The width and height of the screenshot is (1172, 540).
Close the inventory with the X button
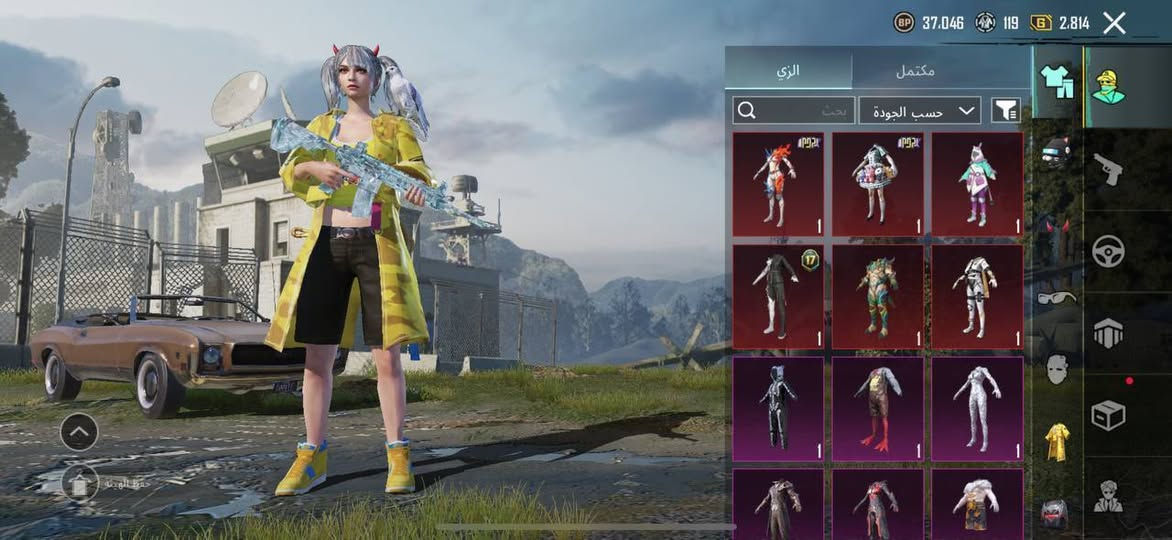(1114, 23)
